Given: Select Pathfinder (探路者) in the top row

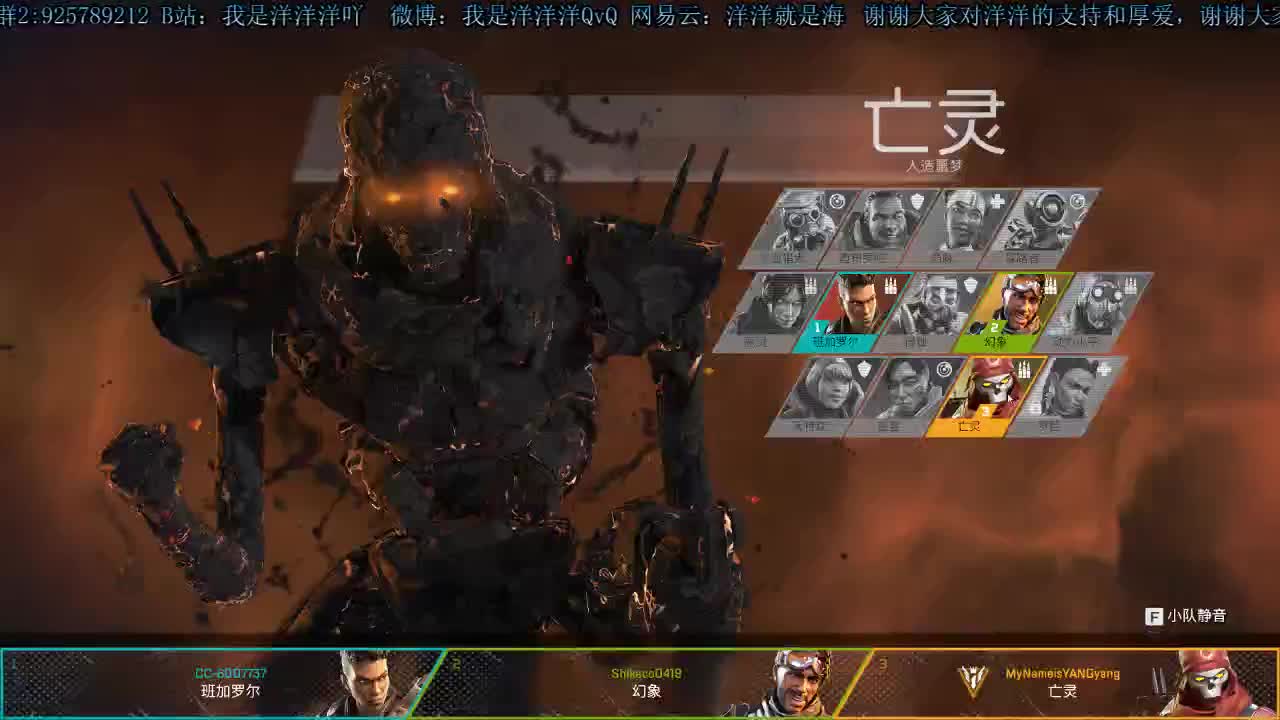Looking at the screenshot, I should 1045,228.
